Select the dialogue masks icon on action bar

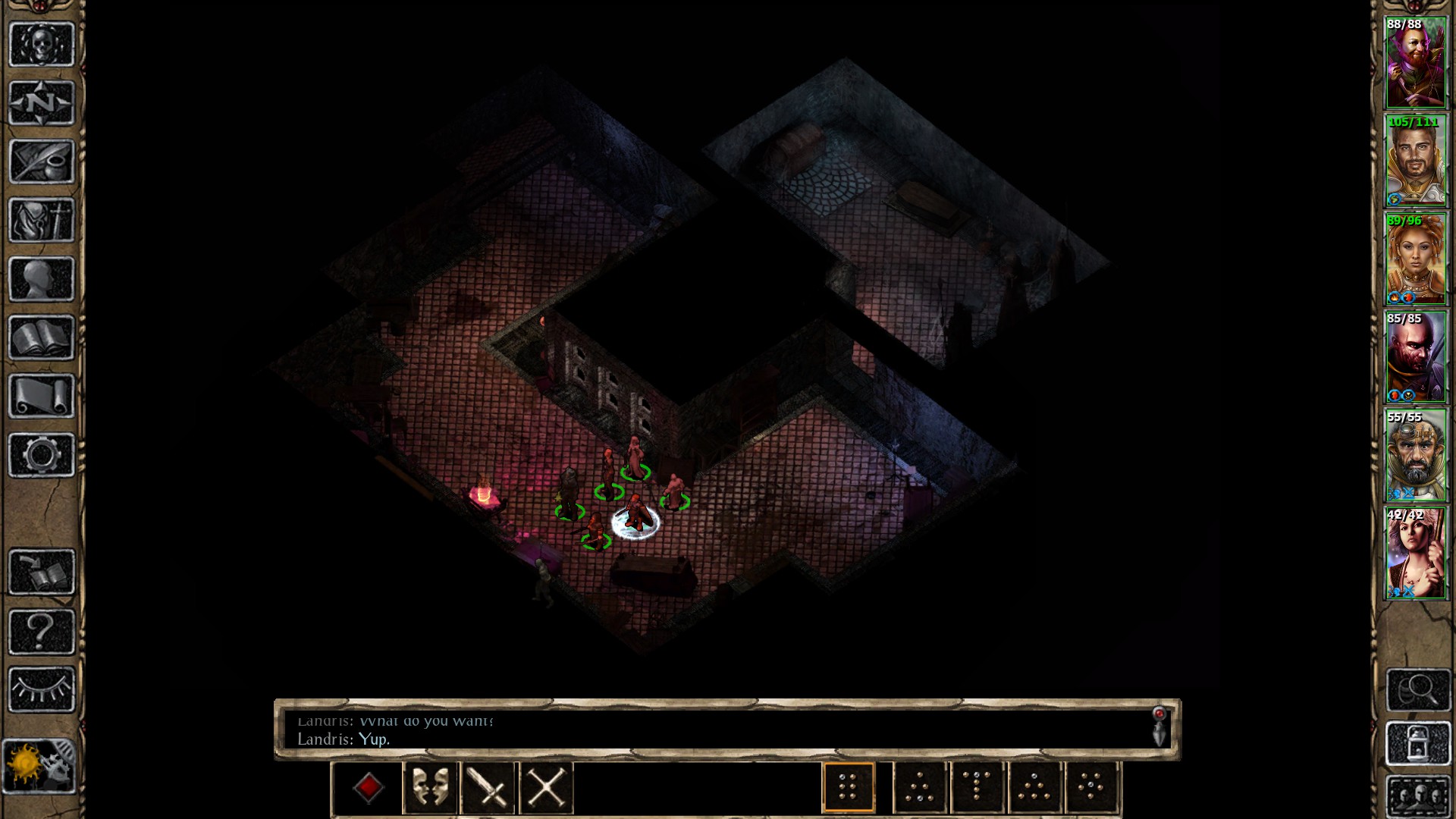[428, 787]
